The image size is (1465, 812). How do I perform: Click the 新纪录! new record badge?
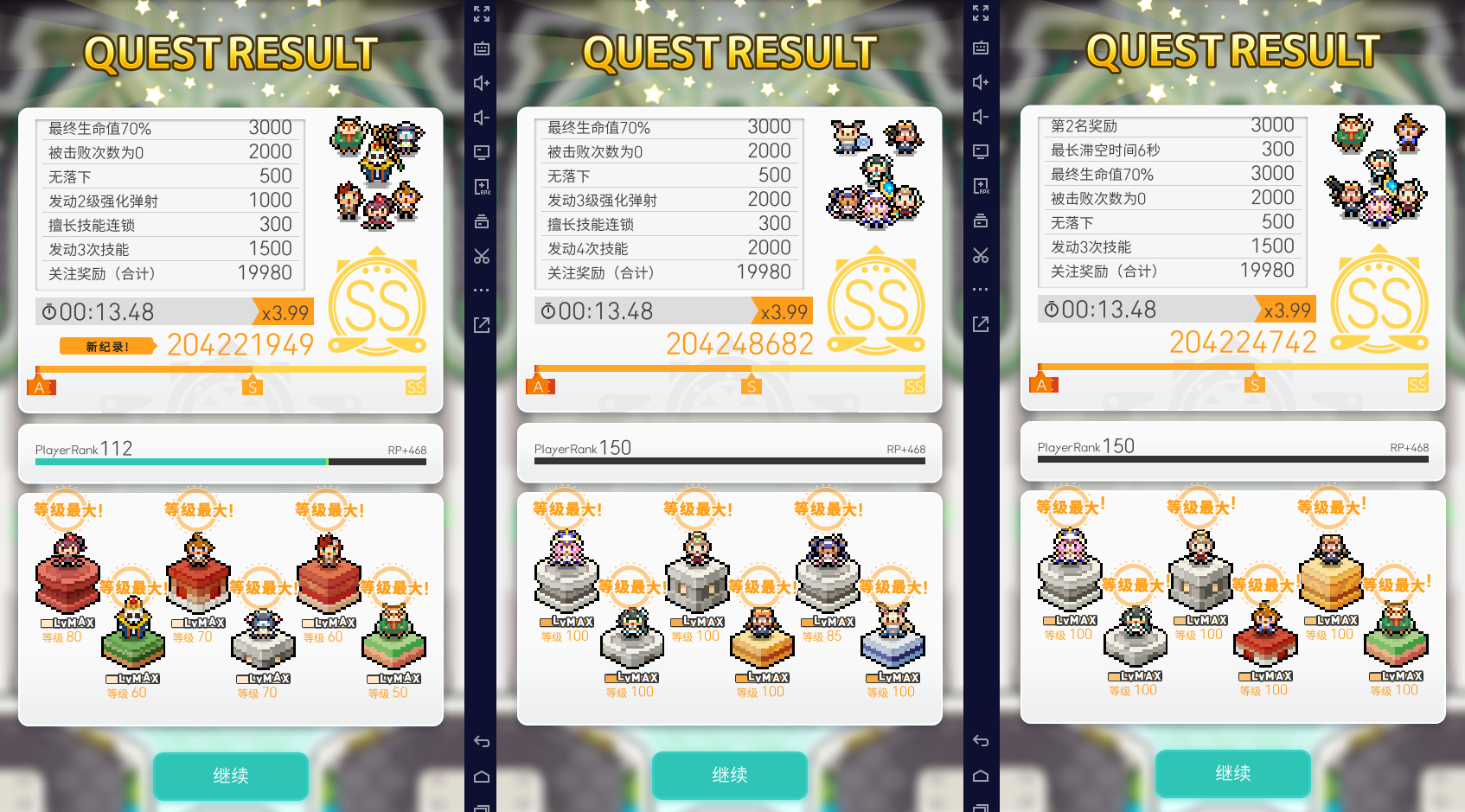click(106, 345)
